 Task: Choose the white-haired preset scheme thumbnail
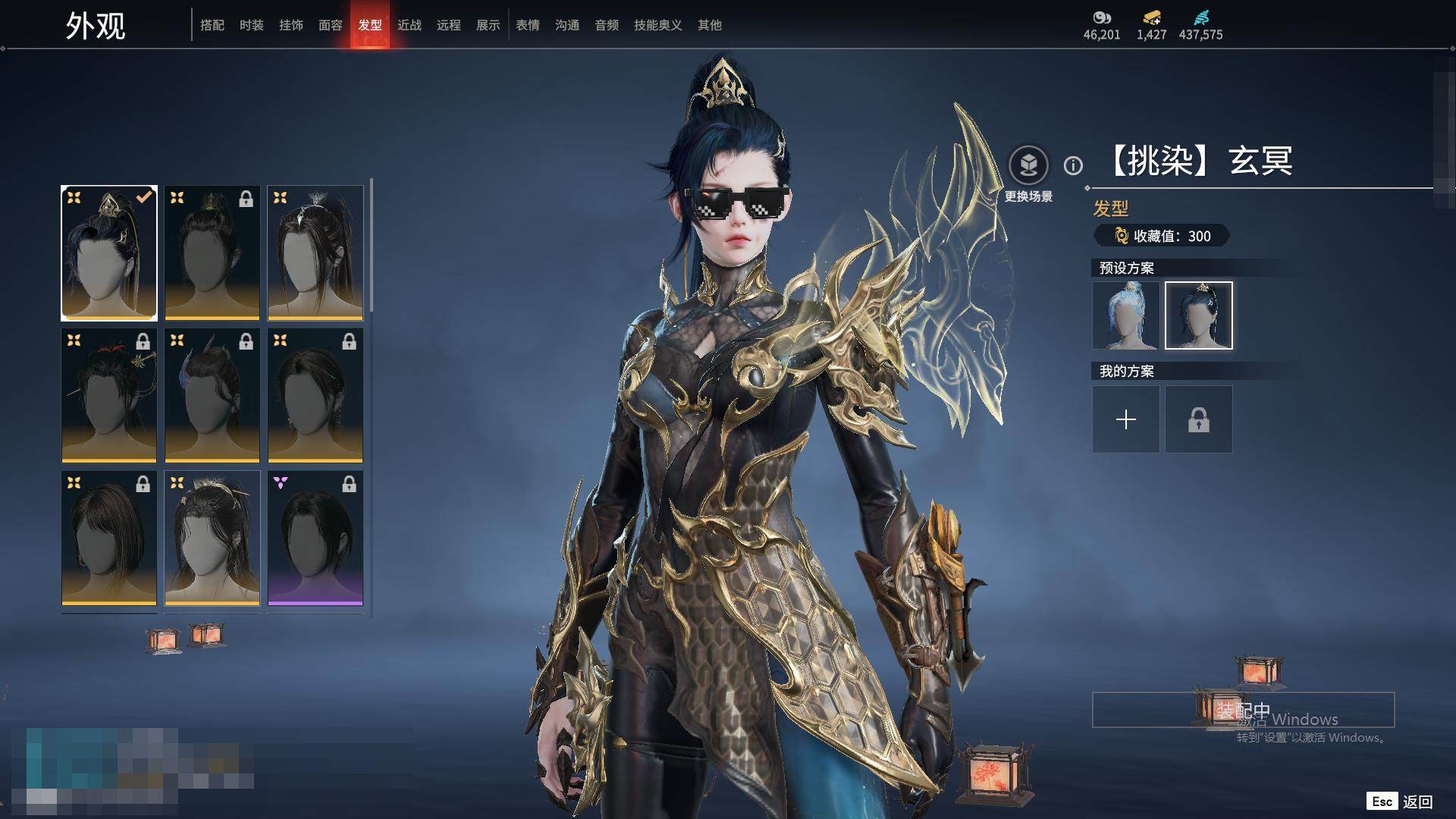pyautogui.click(x=1126, y=315)
